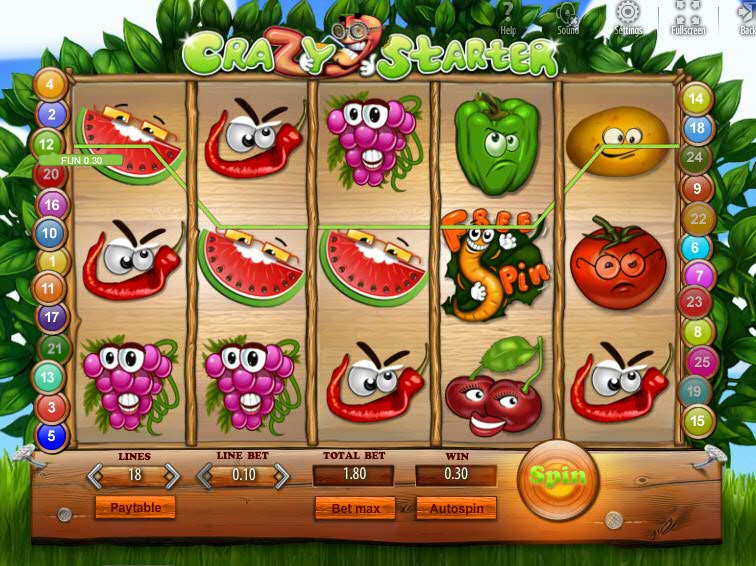Open the game Settings
This screenshot has height=566, width=756.
[x=628, y=17]
